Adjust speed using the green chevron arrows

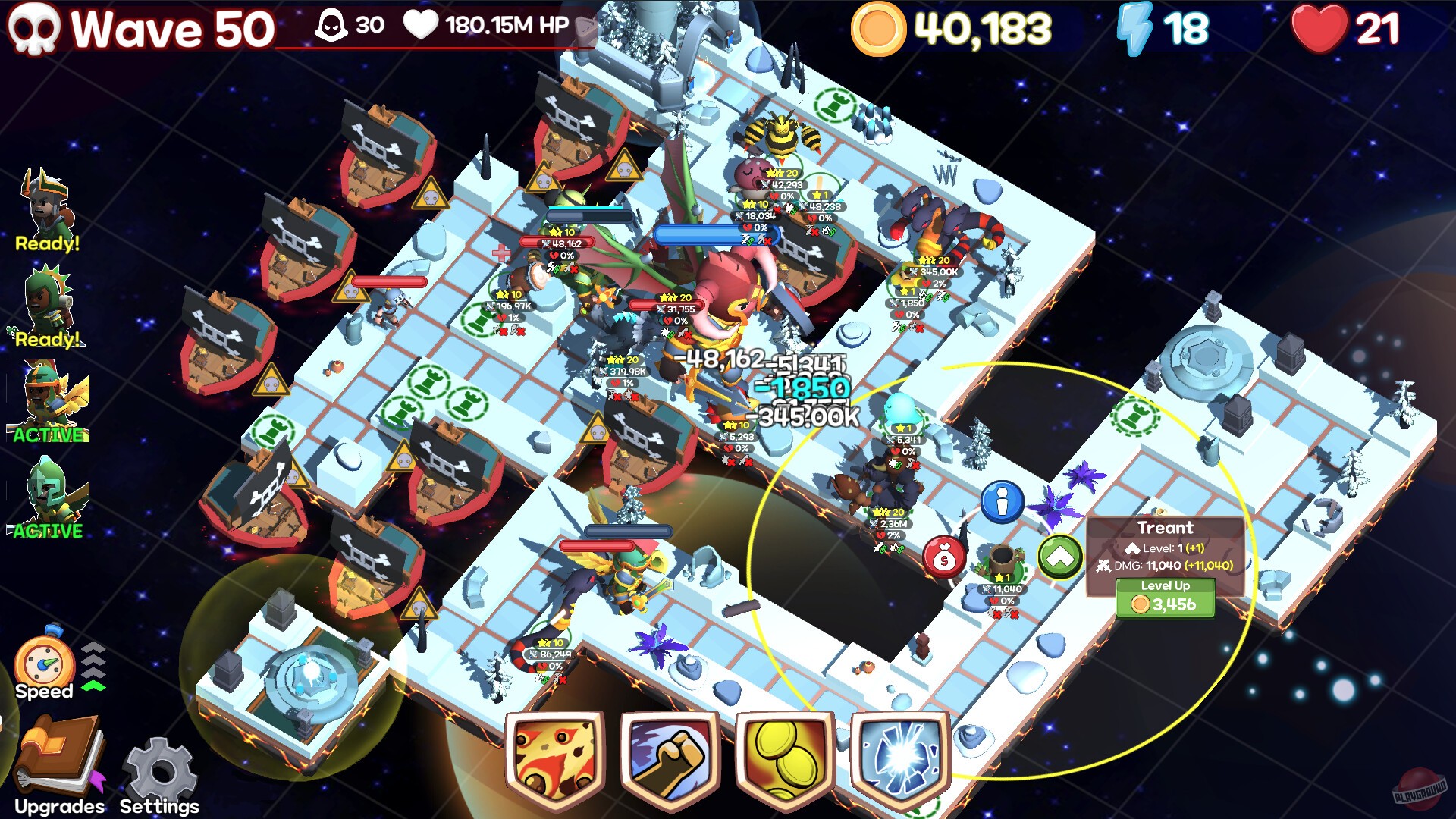[x=95, y=667]
